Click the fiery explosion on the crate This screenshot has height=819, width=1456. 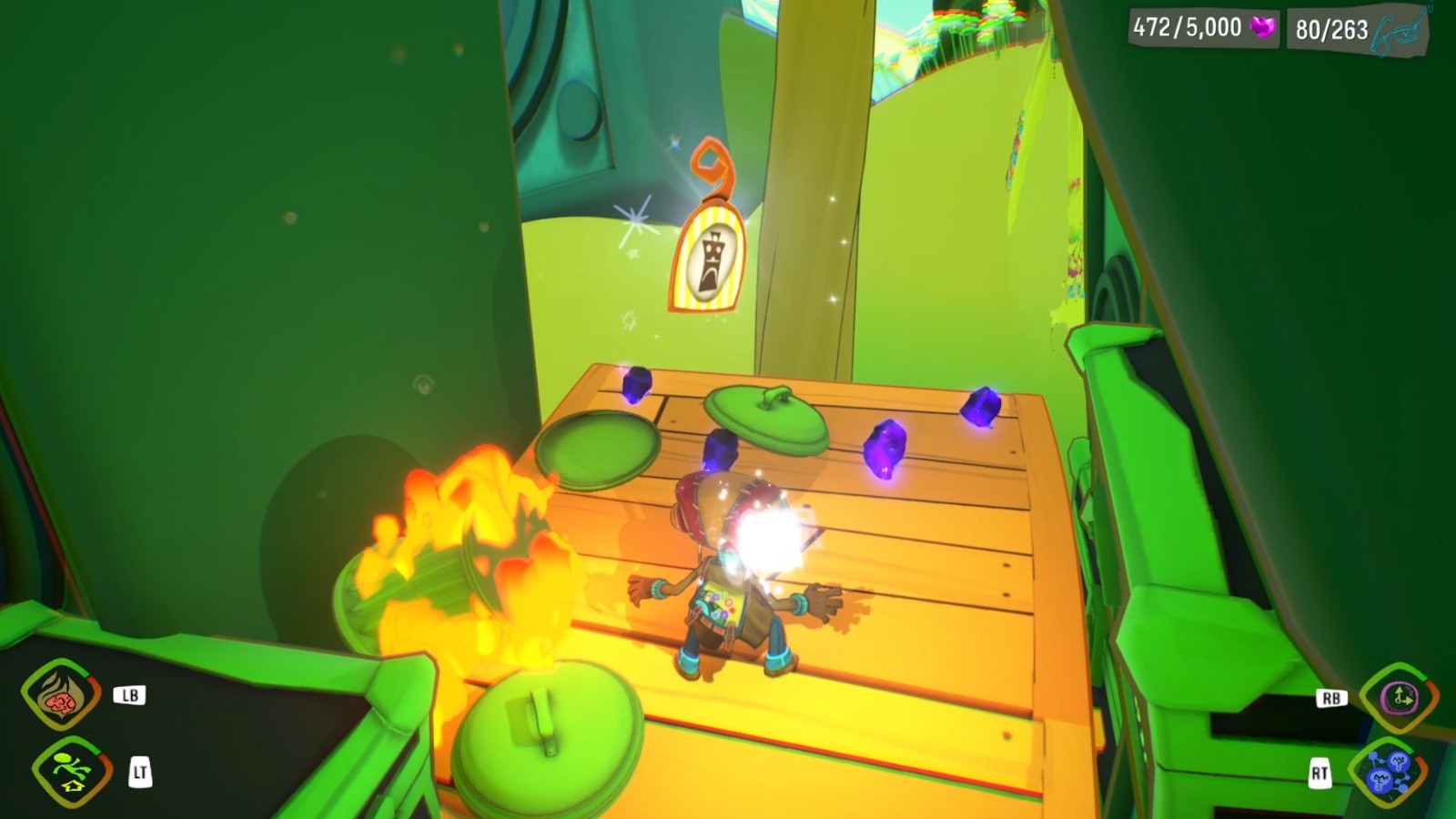[x=473, y=555]
